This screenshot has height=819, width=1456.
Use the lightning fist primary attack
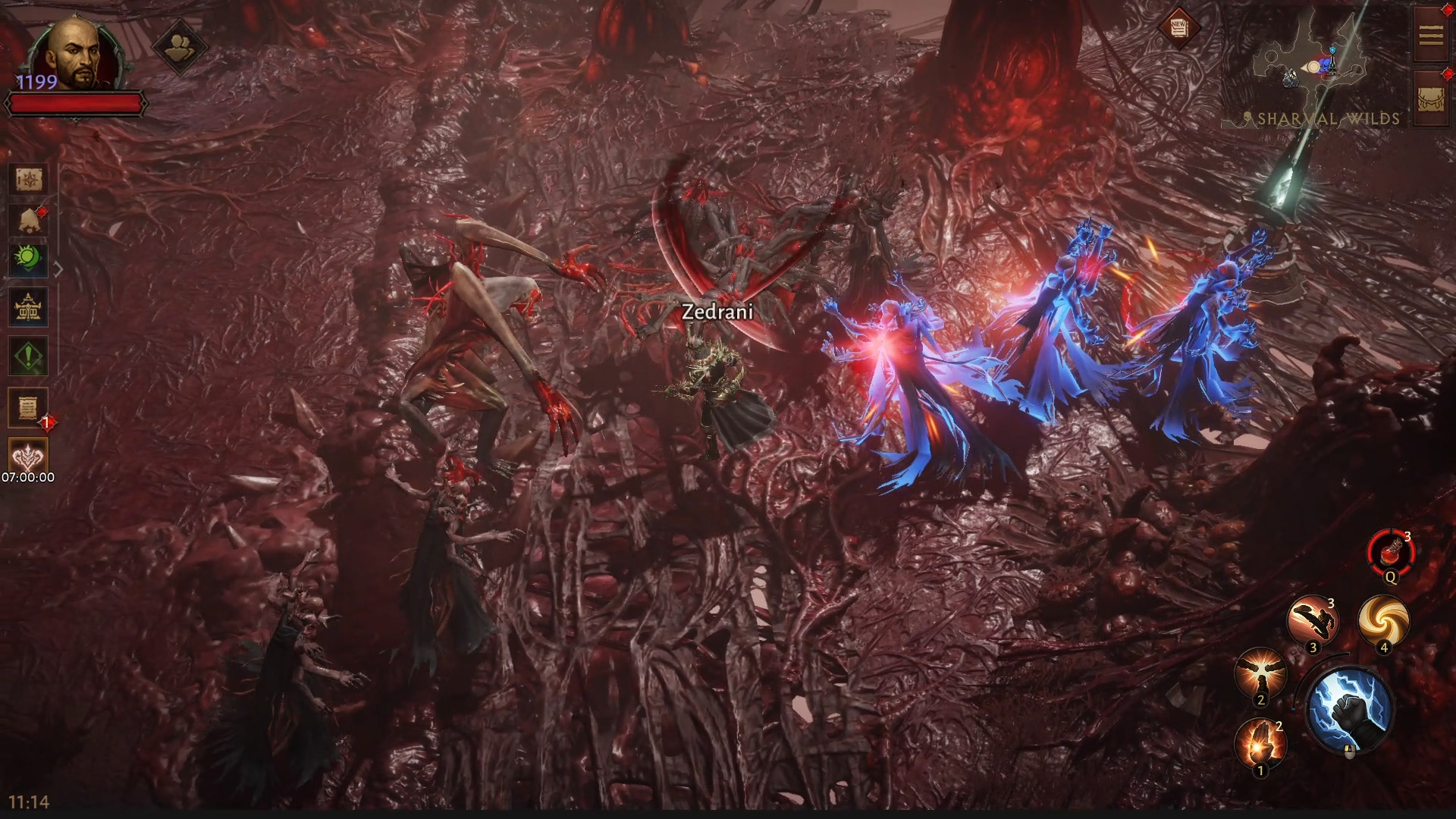(x=1350, y=711)
